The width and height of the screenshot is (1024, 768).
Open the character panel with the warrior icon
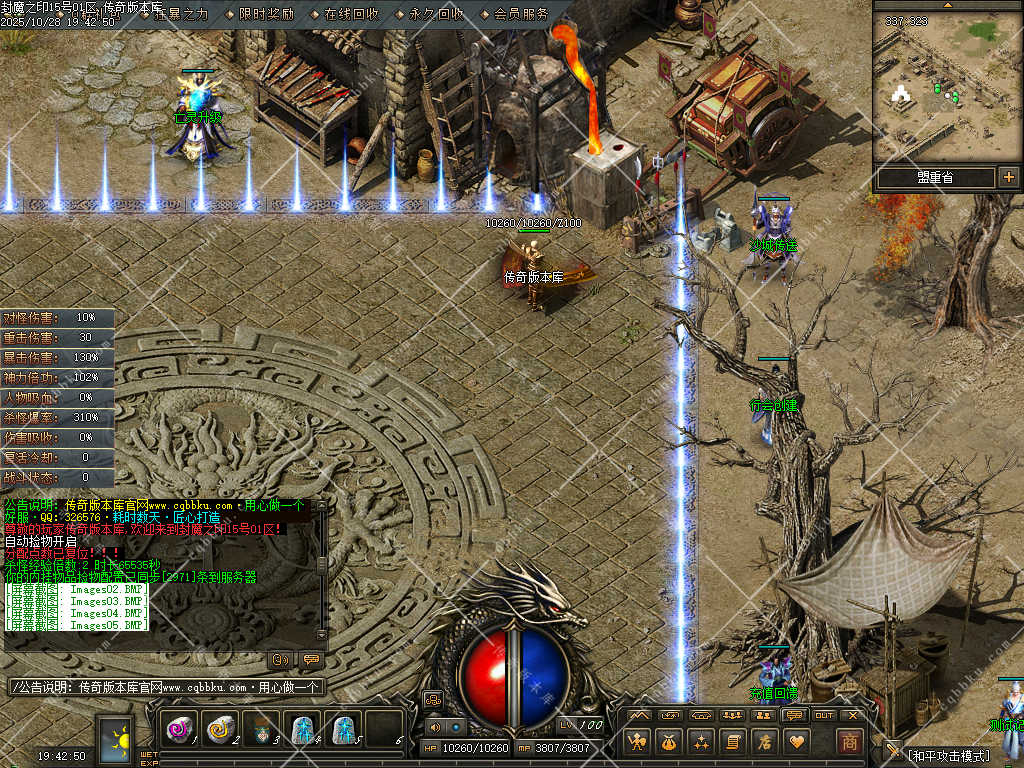pos(637,741)
